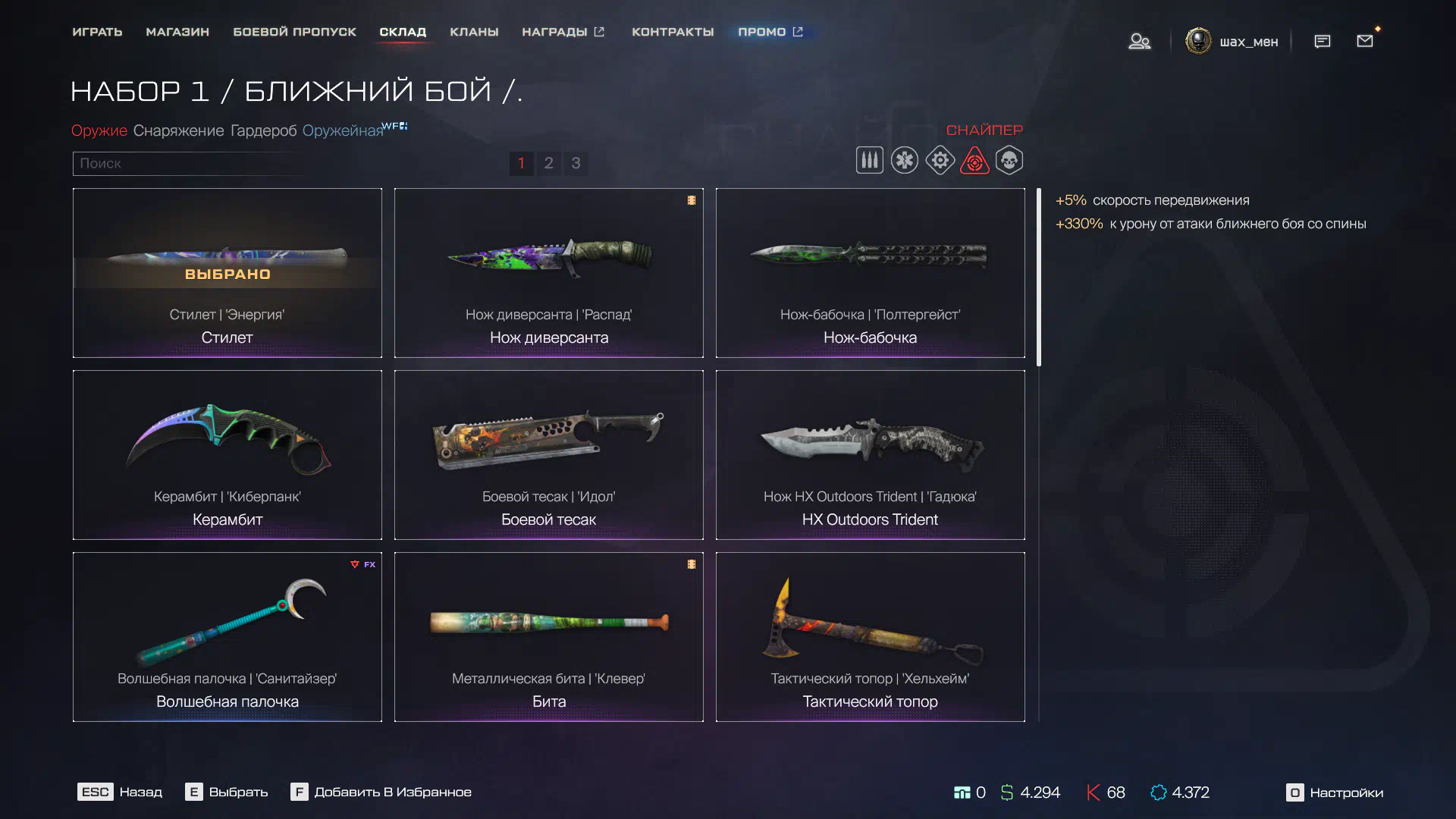This screenshot has width=1456, height=819.
Task: Open the Контракты menu
Action: (673, 32)
